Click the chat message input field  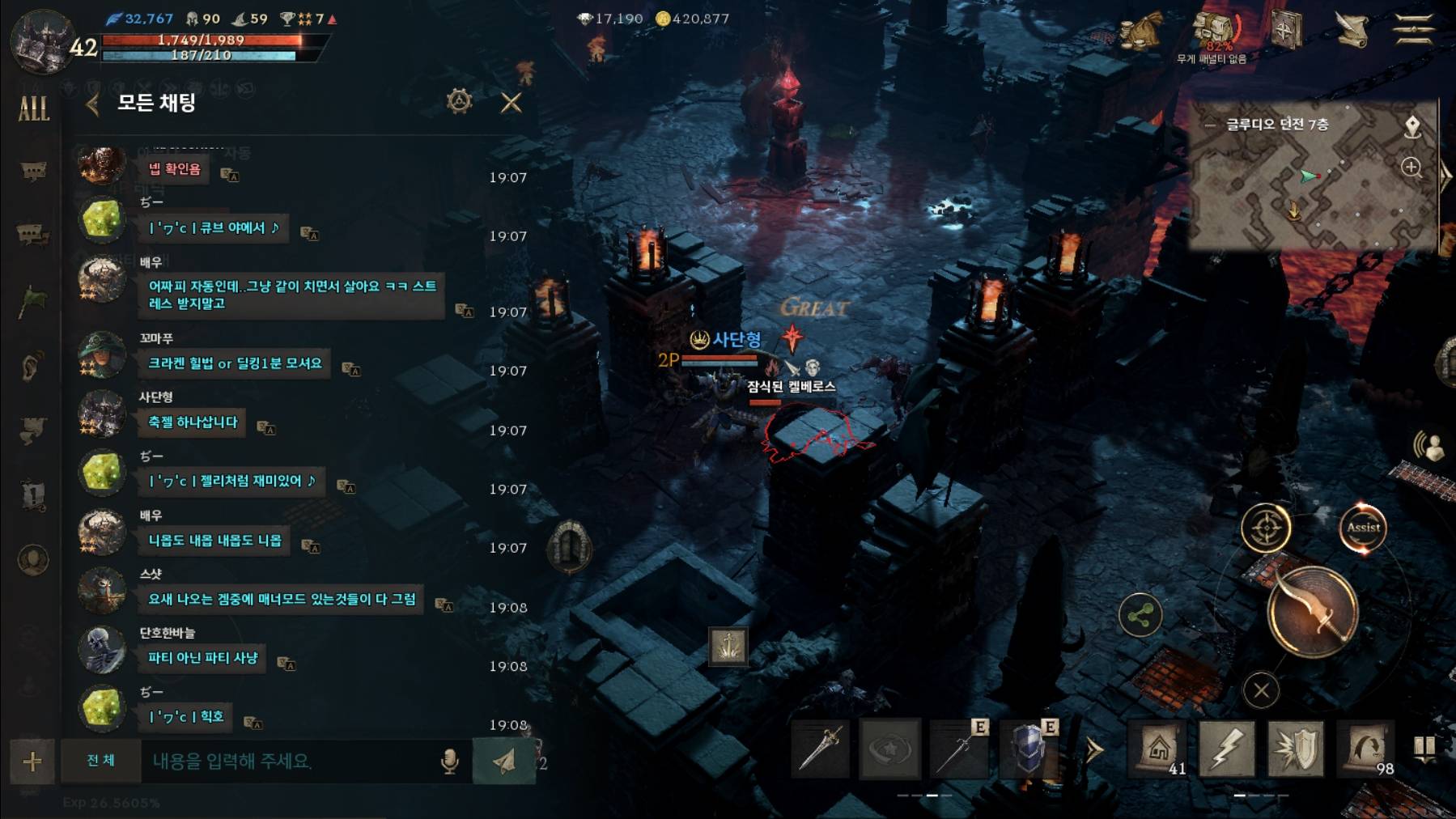291,761
